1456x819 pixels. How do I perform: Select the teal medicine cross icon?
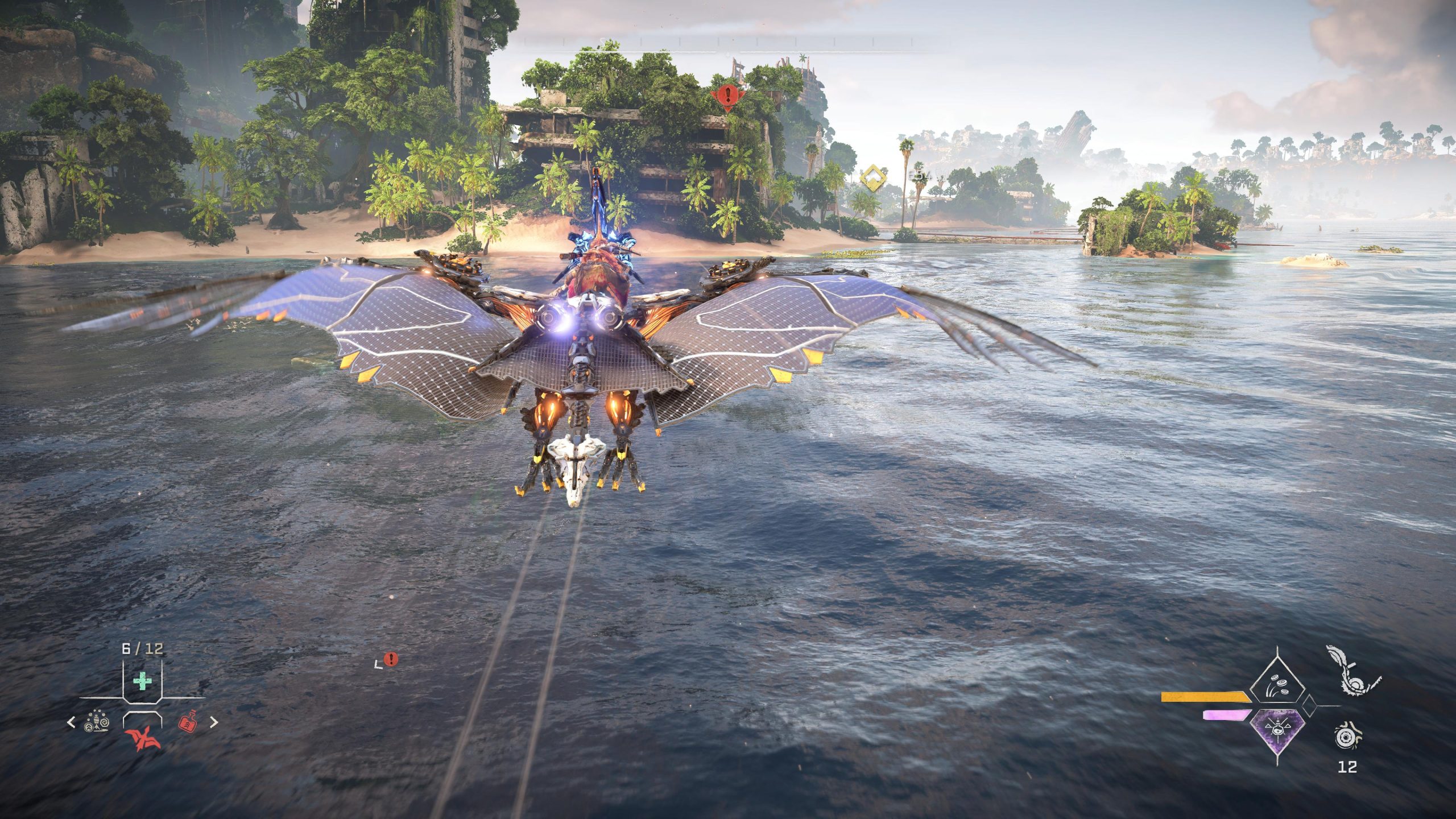[x=142, y=681]
